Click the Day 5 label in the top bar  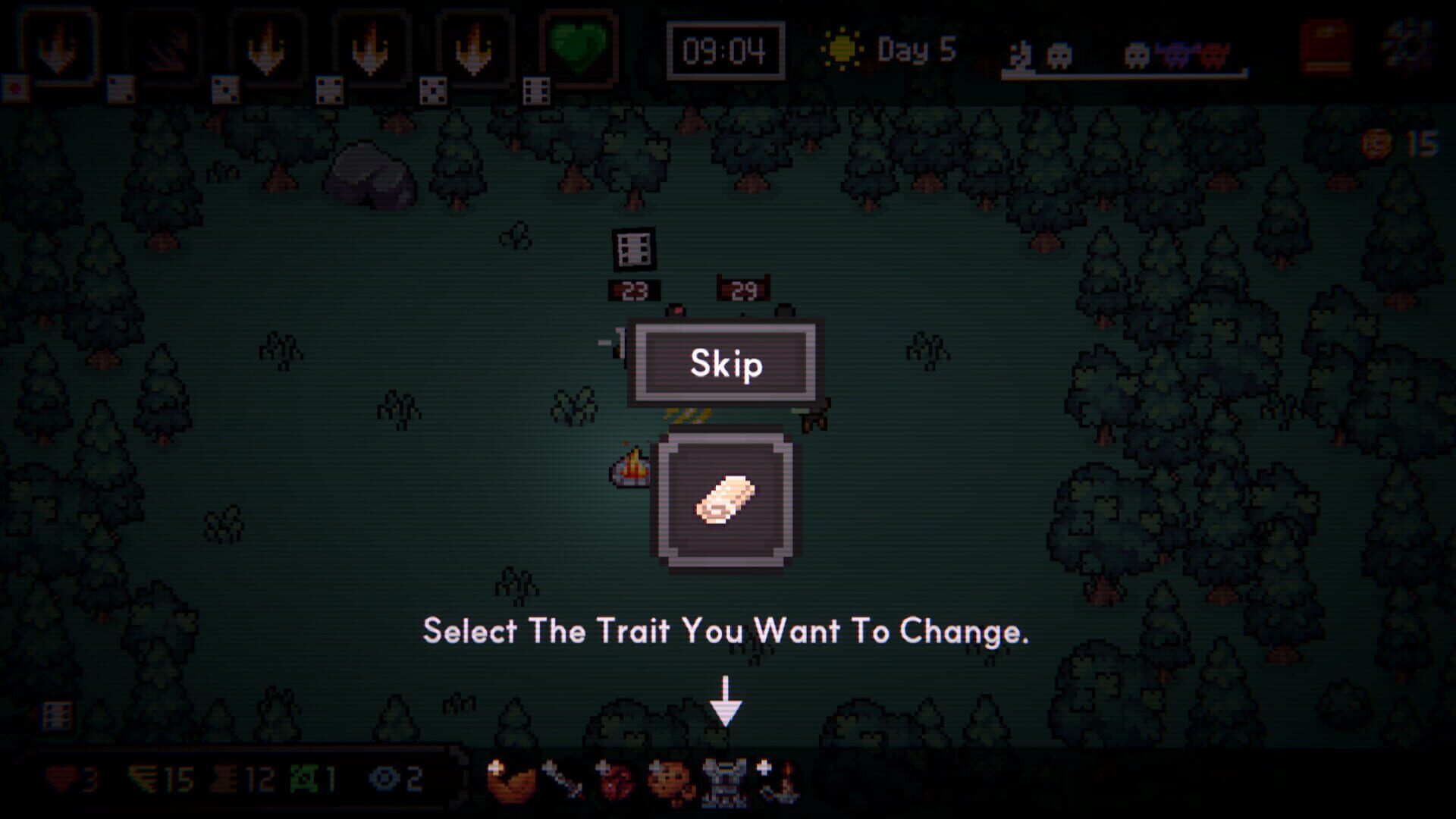914,49
